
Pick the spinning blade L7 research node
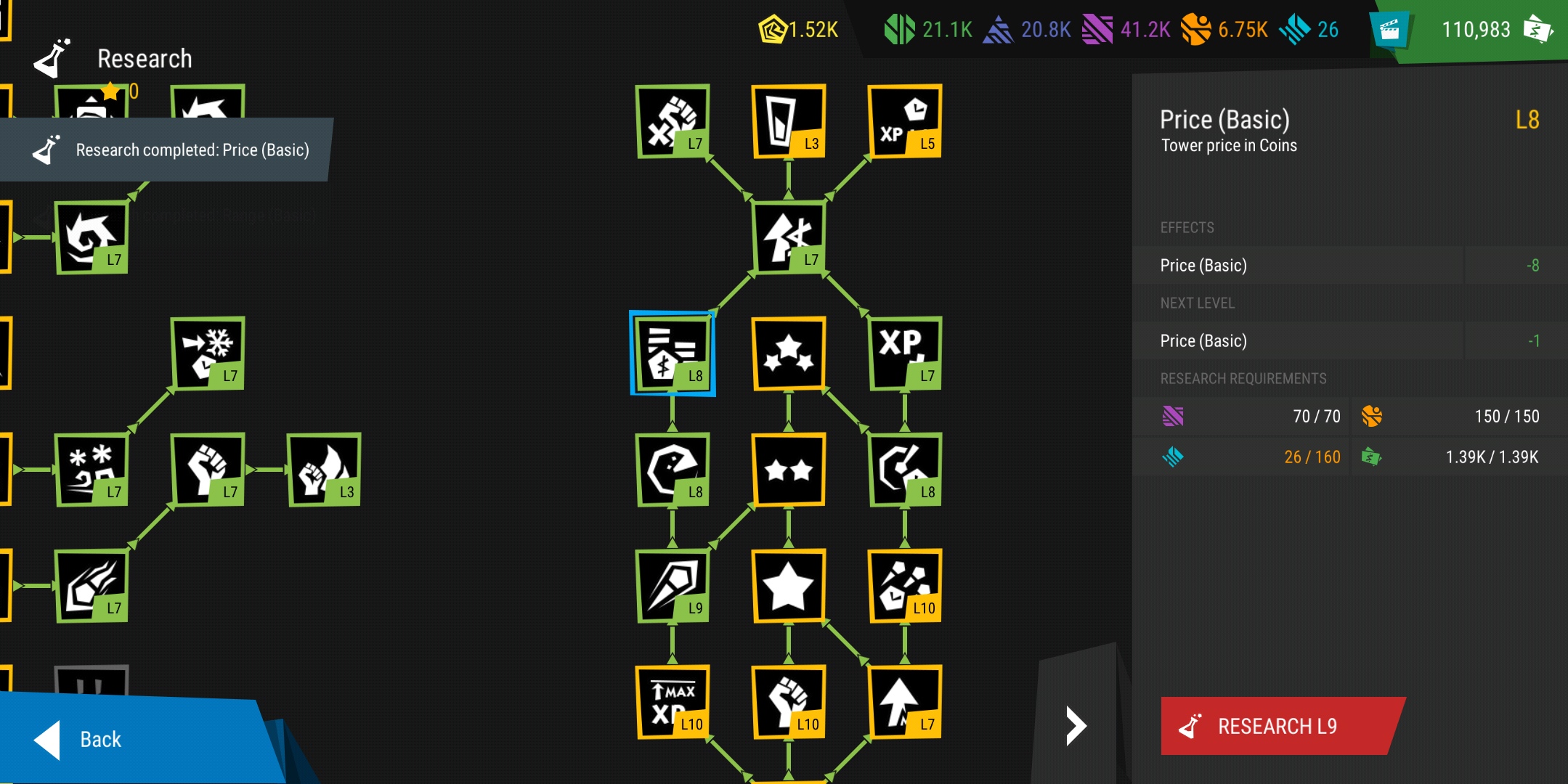coord(92,237)
